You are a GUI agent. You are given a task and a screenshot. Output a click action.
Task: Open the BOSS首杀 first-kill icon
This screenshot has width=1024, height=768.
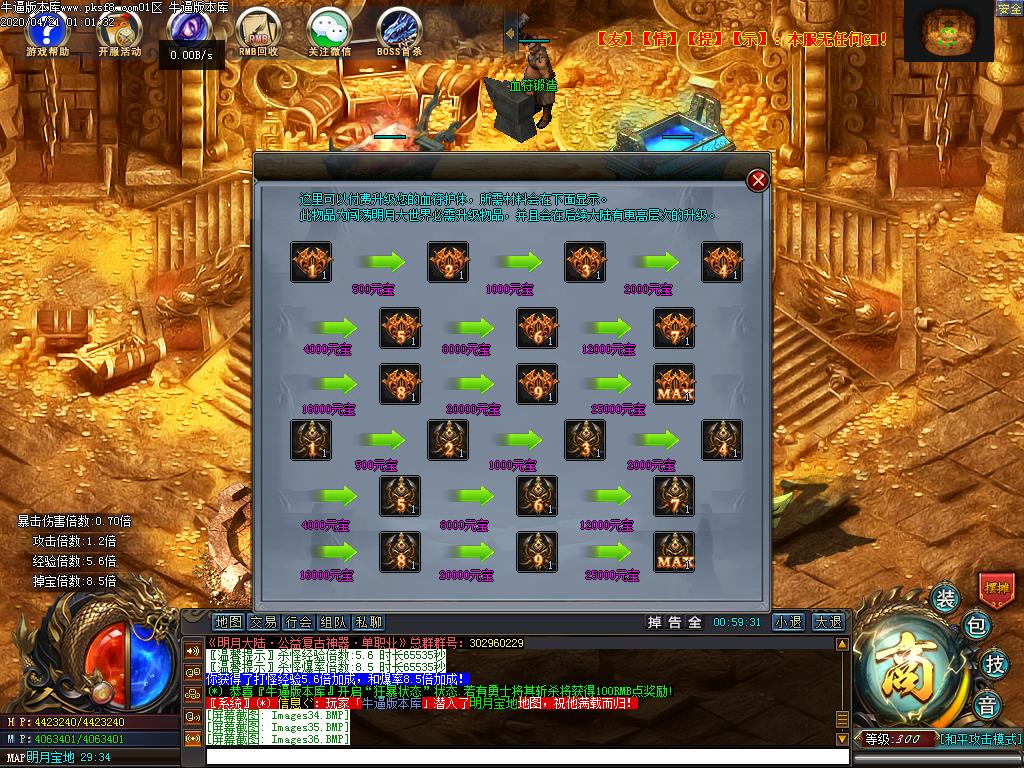coord(399,31)
